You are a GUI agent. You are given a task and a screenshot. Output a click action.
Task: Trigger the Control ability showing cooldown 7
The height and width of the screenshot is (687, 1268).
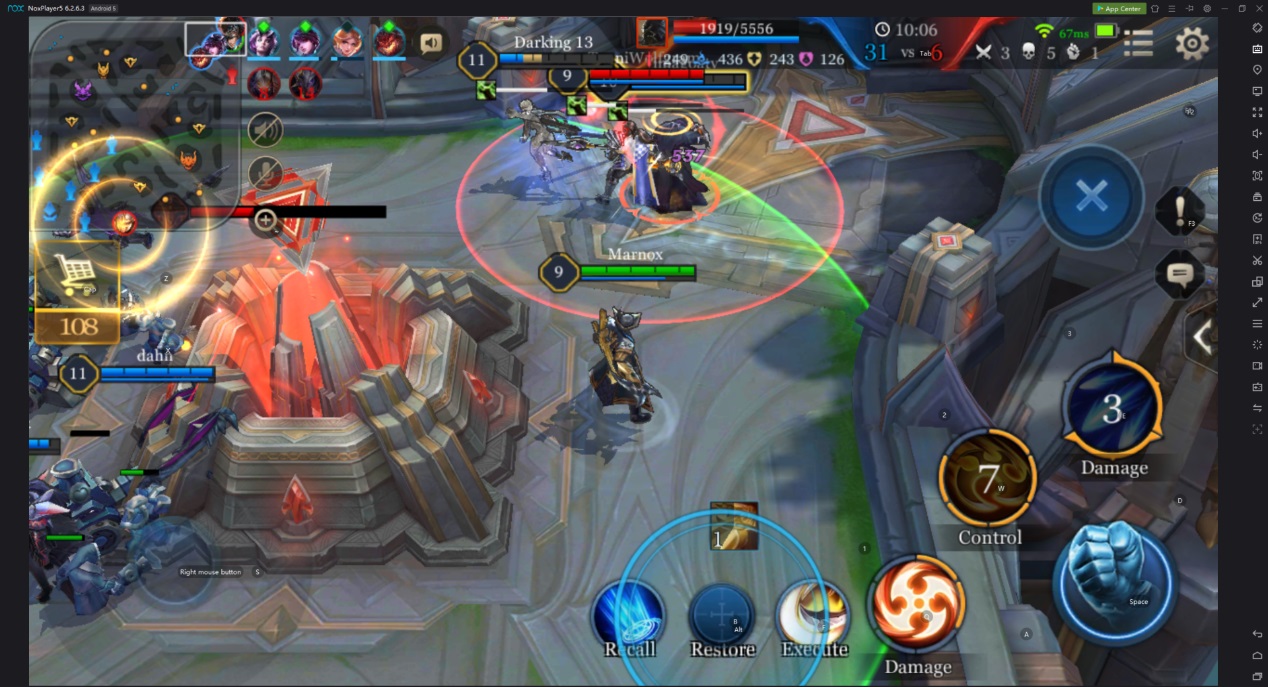point(988,478)
